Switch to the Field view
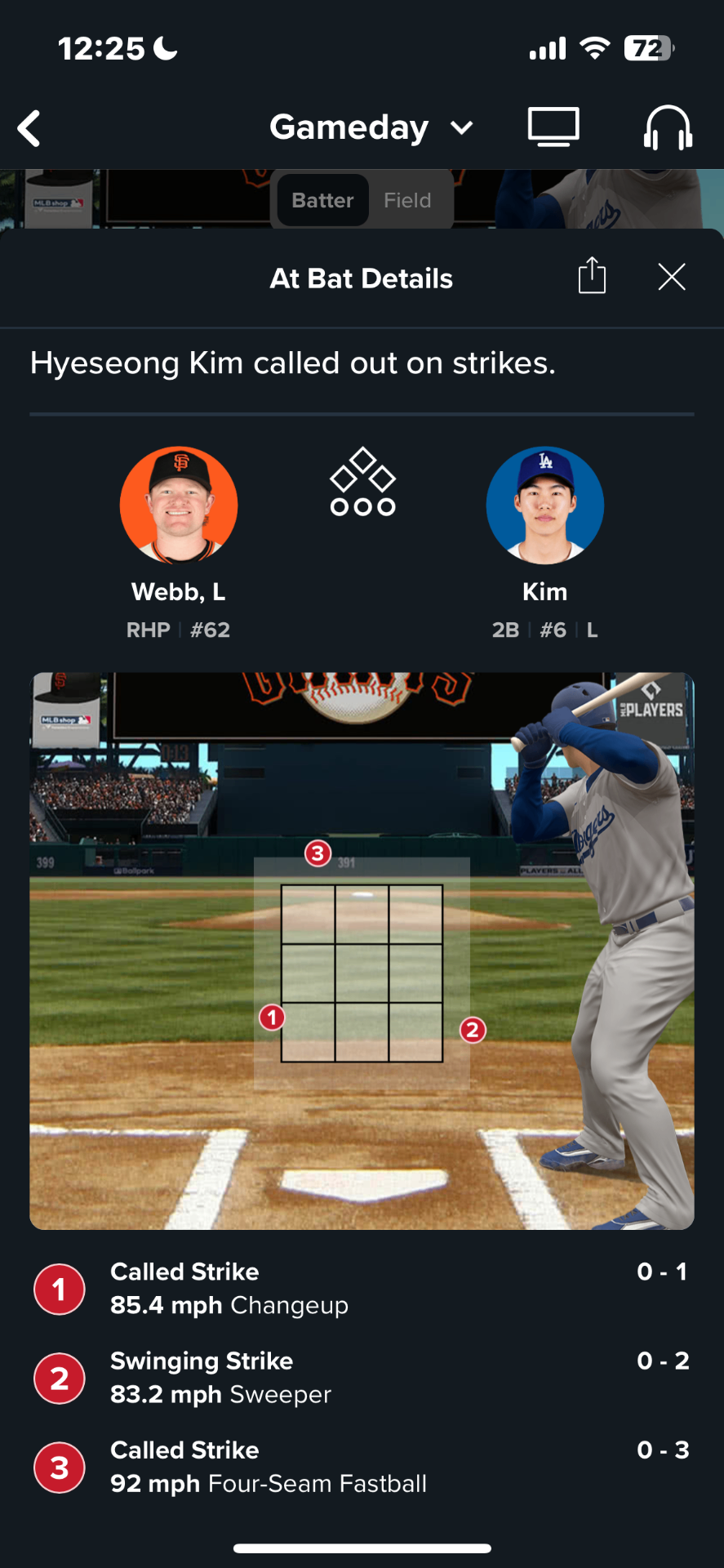This screenshot has width=724, height=1568. [x=407, y=200]
